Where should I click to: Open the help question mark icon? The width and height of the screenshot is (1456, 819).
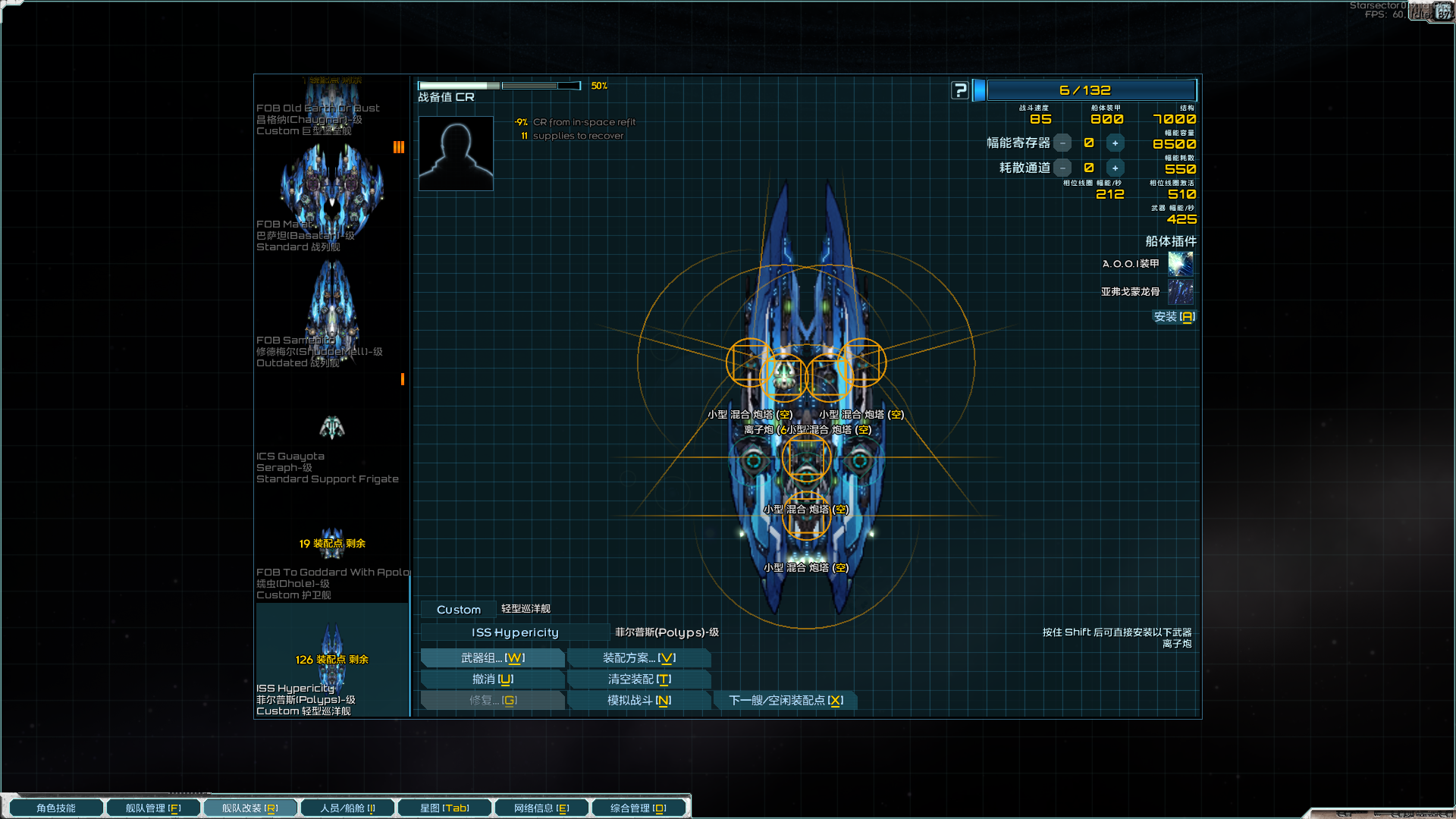960,89
